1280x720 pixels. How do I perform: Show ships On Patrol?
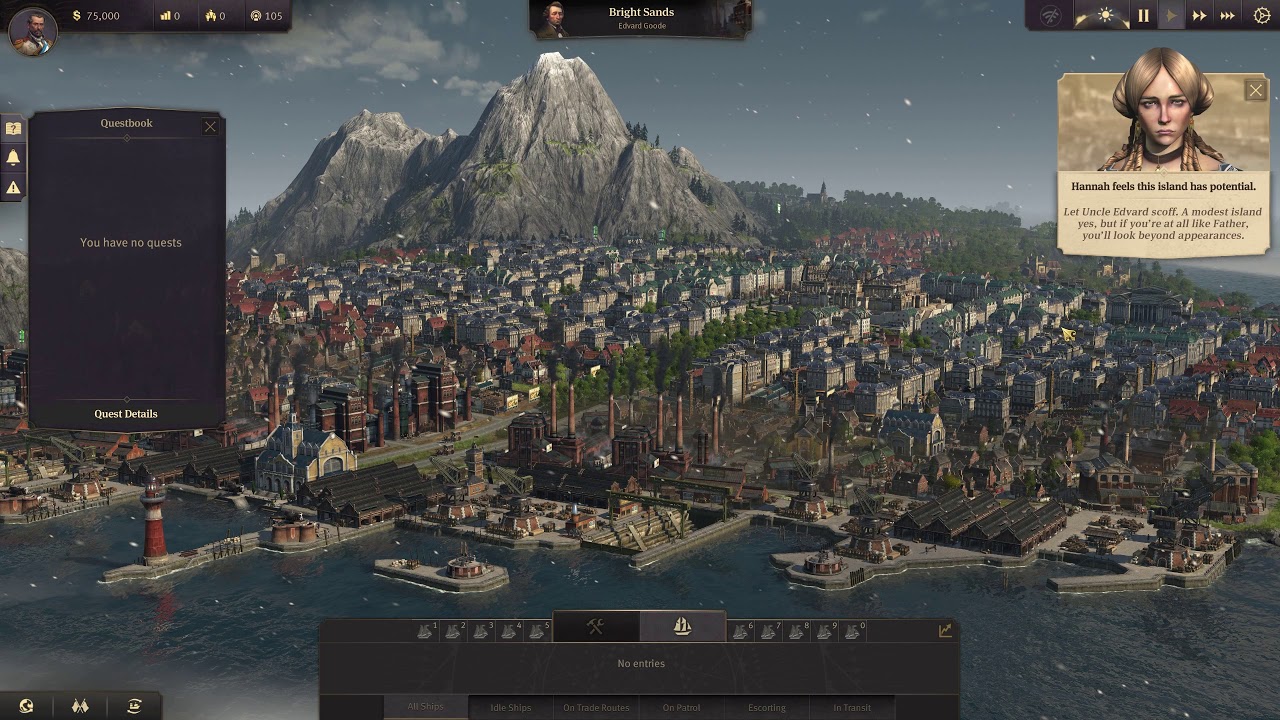[x=681, y=707]
